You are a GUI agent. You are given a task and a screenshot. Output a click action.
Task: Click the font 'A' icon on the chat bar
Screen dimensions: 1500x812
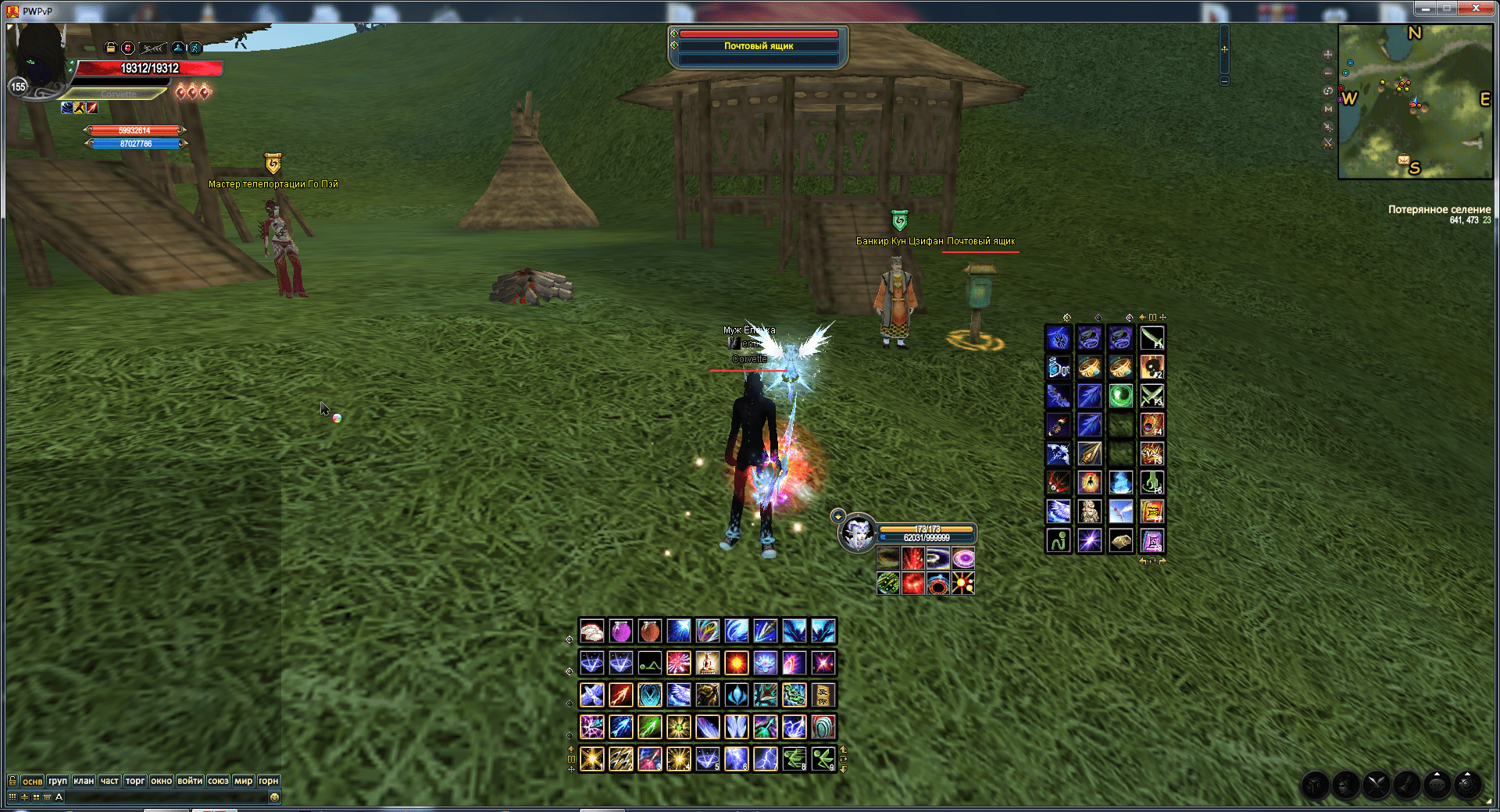59,797
